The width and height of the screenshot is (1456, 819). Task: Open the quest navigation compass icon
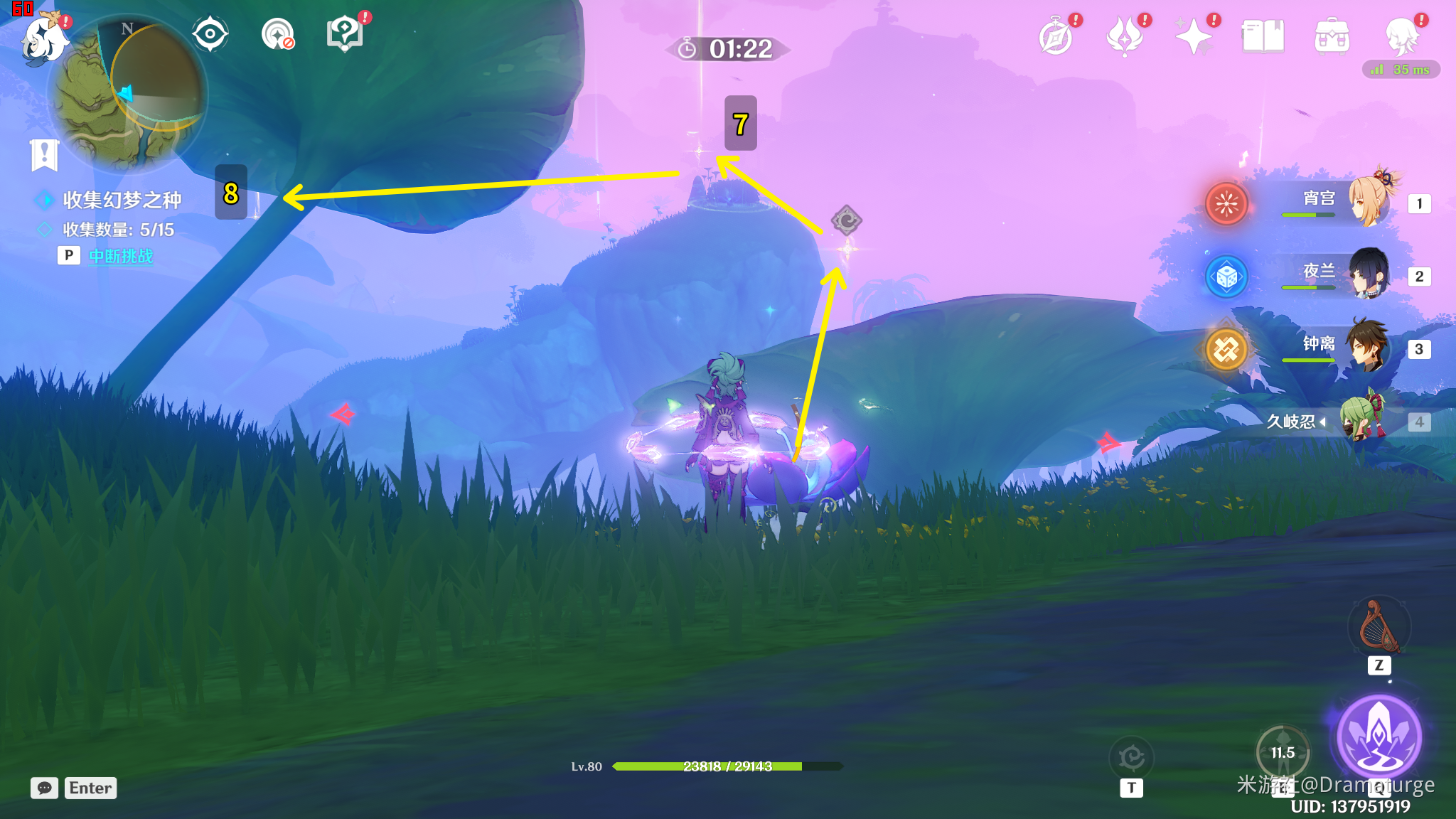[277, 34]
